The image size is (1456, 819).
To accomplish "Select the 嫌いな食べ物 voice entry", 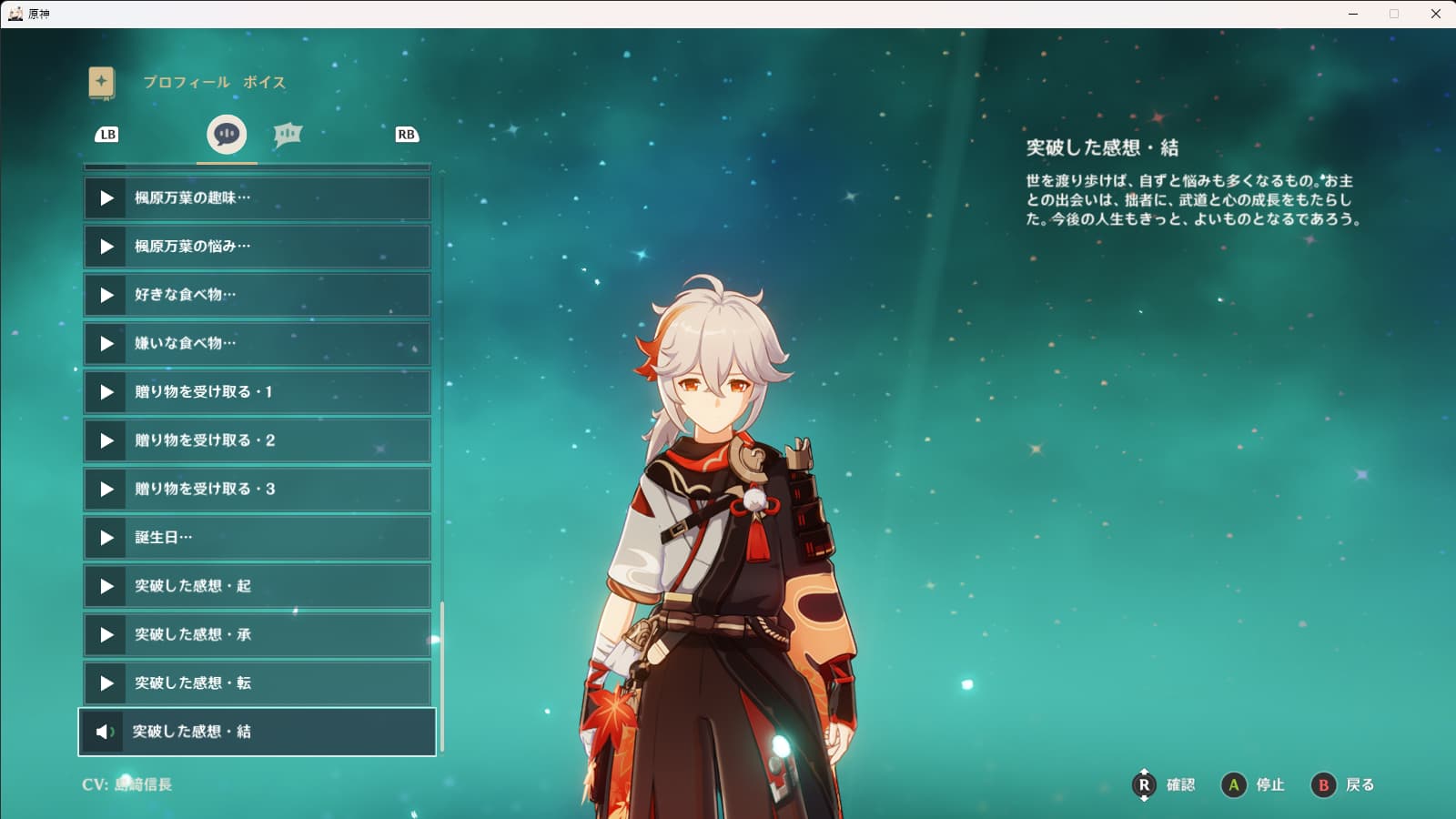I will (257, 344).
